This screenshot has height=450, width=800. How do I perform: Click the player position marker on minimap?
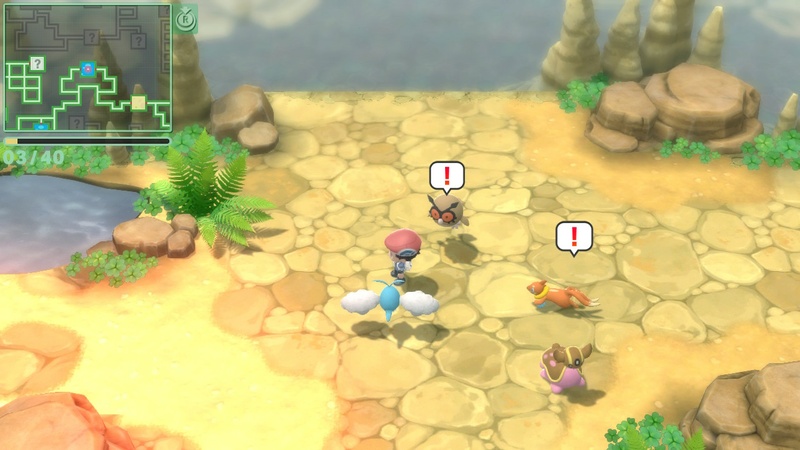[x=88, y=69]
